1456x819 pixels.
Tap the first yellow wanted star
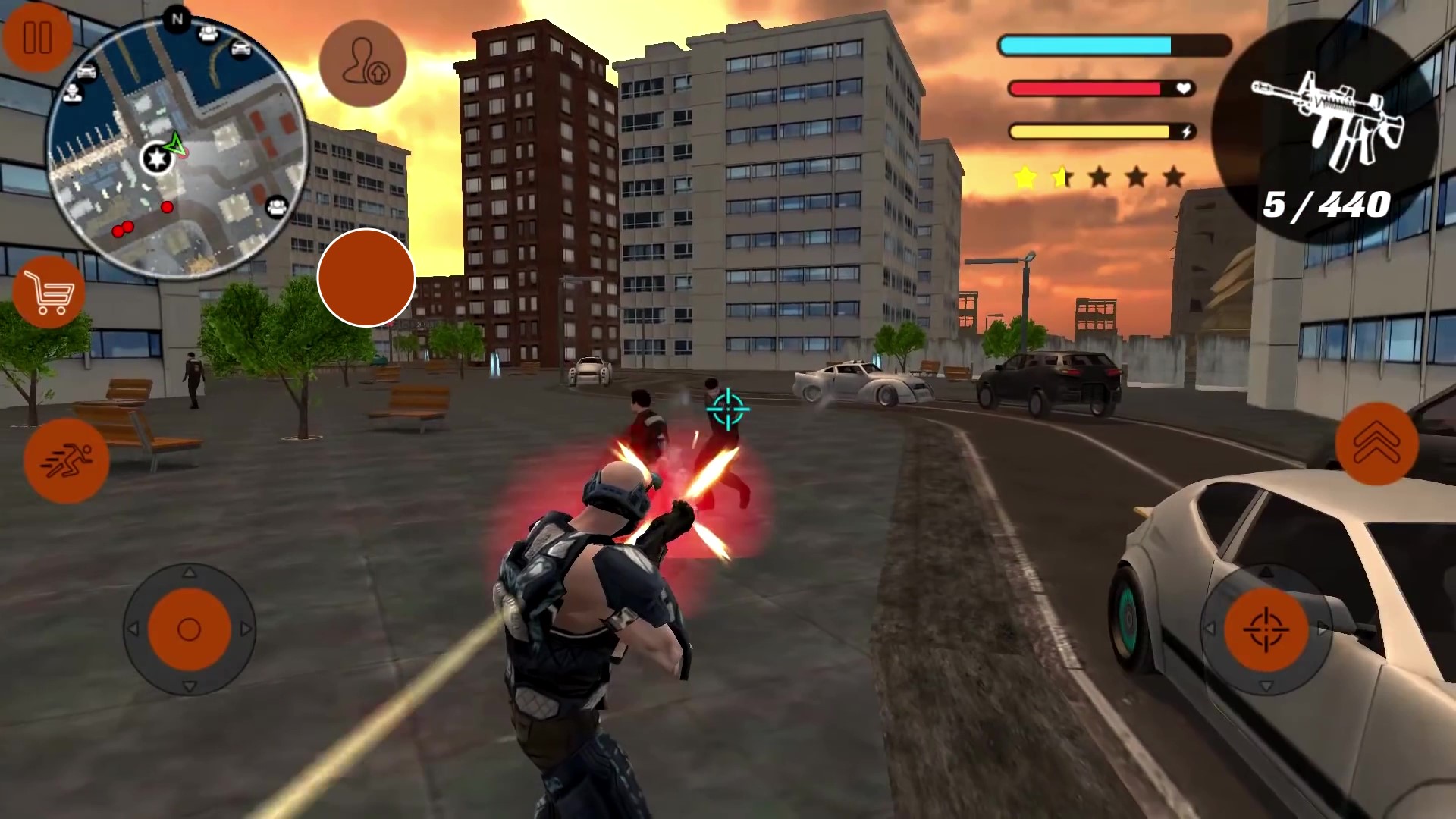click(x=1025, y=176)
